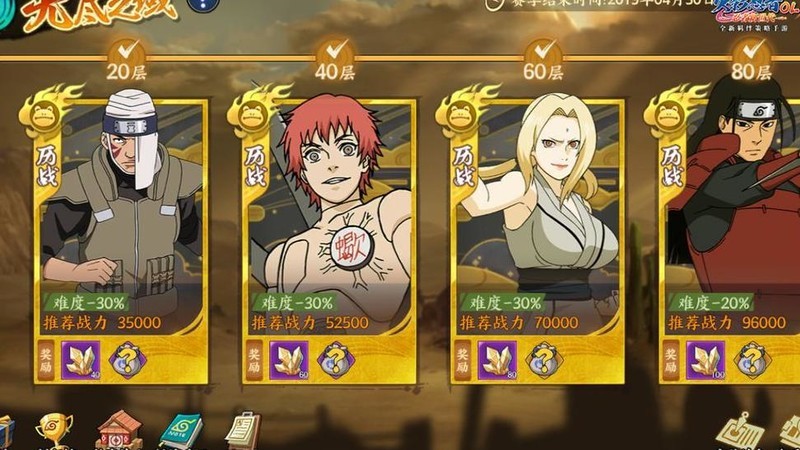This screenshot has width=800, height=450.
Task: View the purple crystal reward on the 70000 card
Action: pos(497,360)
